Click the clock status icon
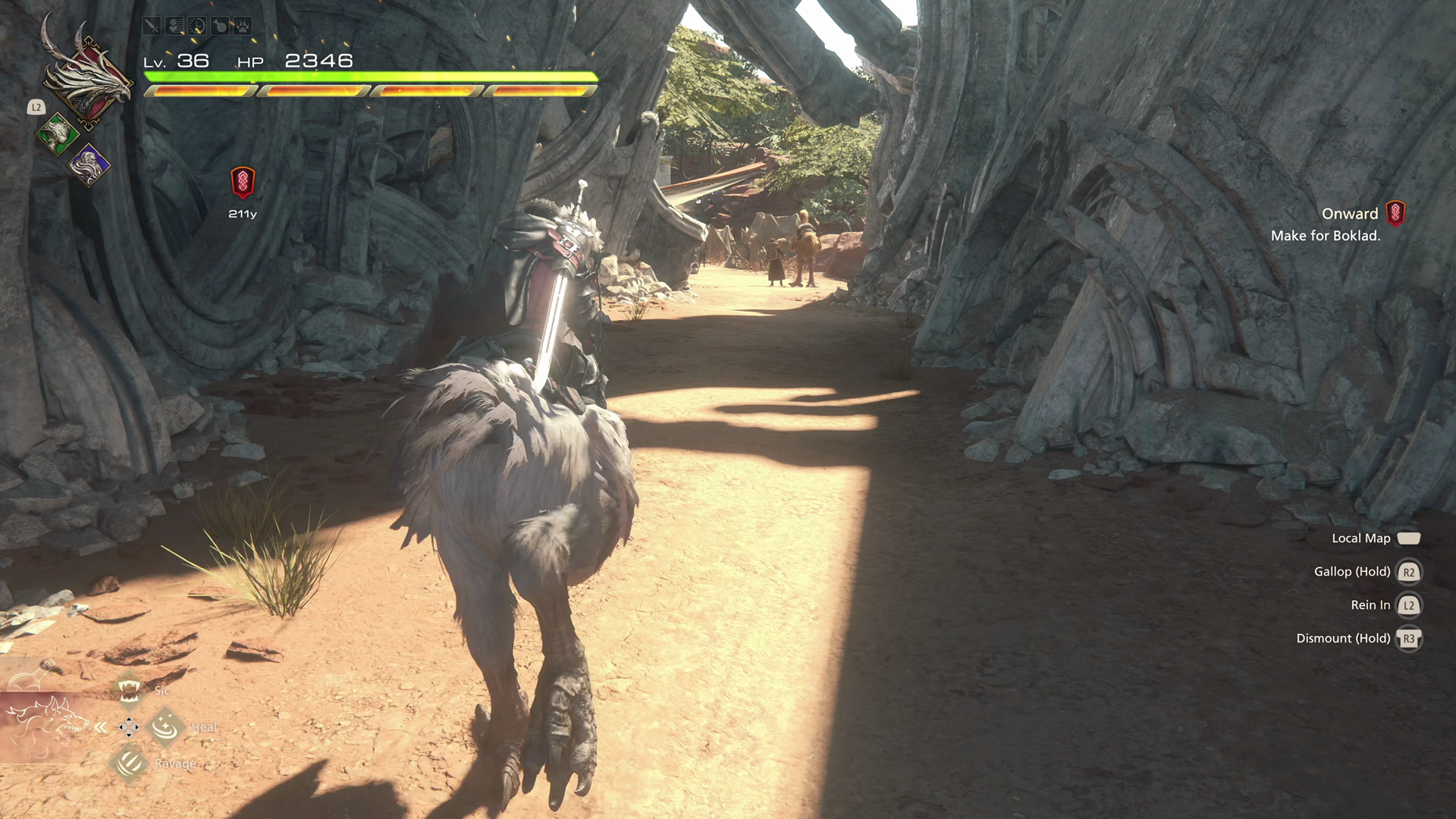 (x=197, y=27)
